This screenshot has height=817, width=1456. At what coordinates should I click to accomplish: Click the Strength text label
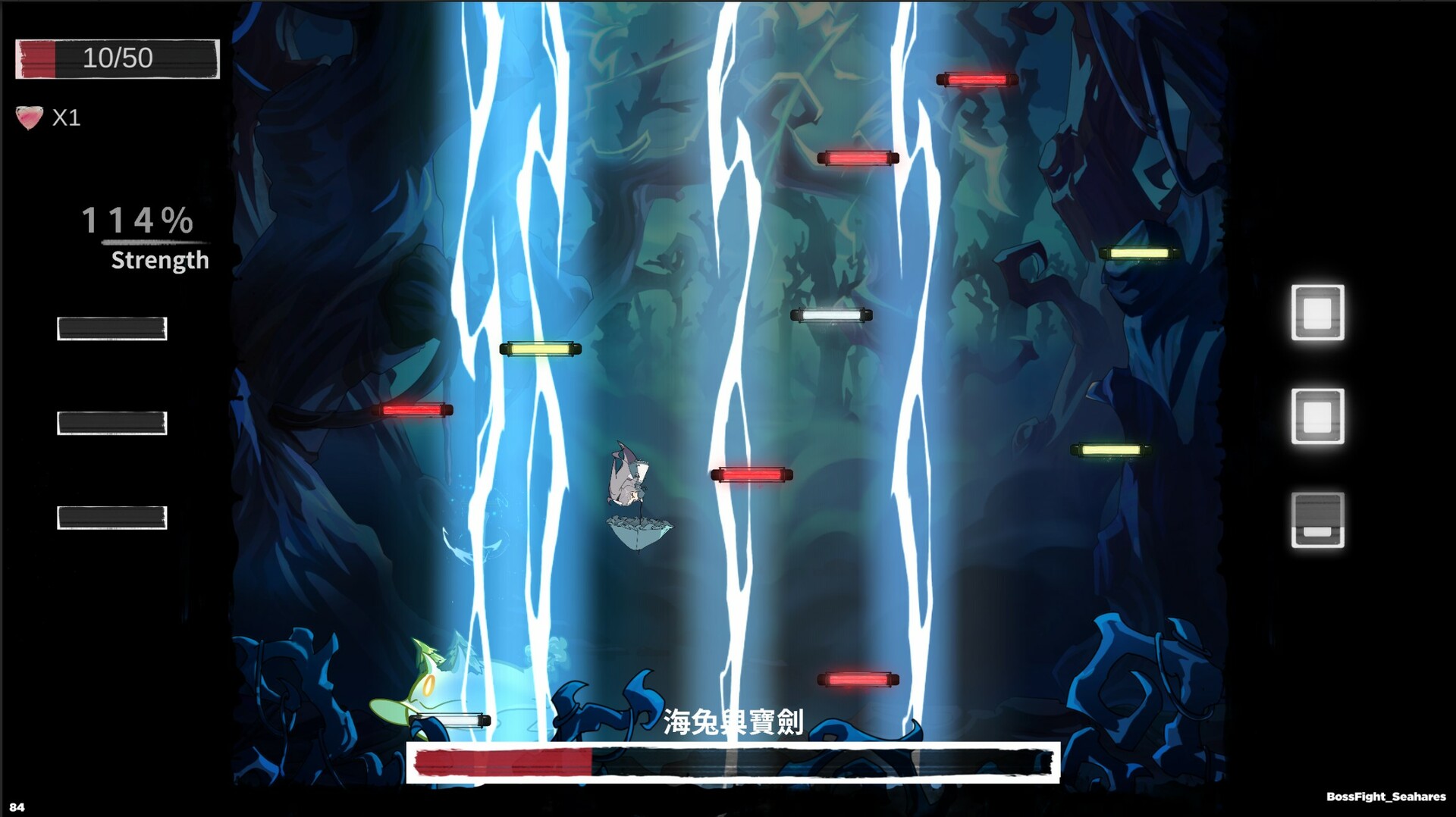point(159,261)
